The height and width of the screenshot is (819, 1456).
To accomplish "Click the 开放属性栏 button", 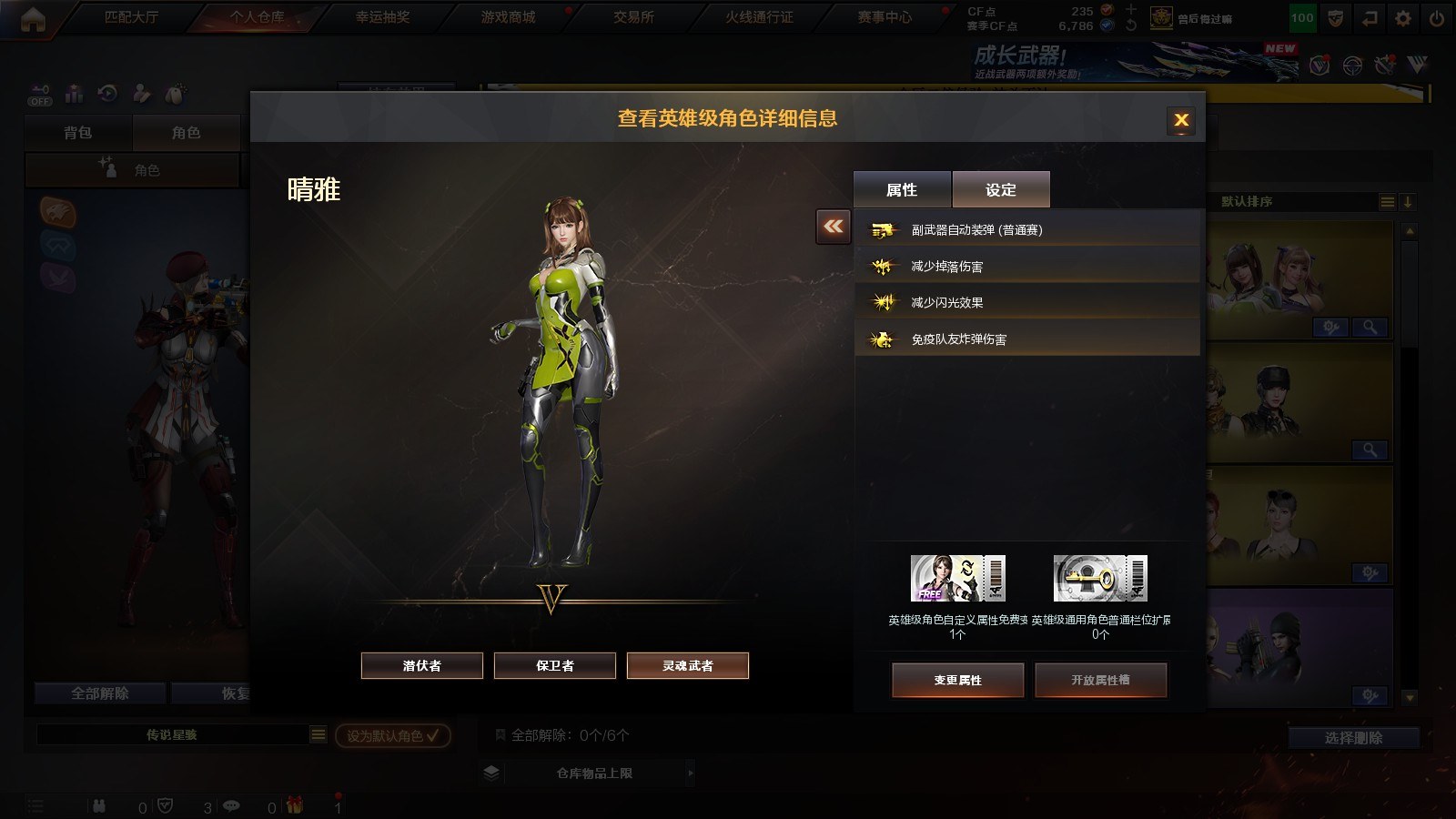I will [x=1100, y=681].
